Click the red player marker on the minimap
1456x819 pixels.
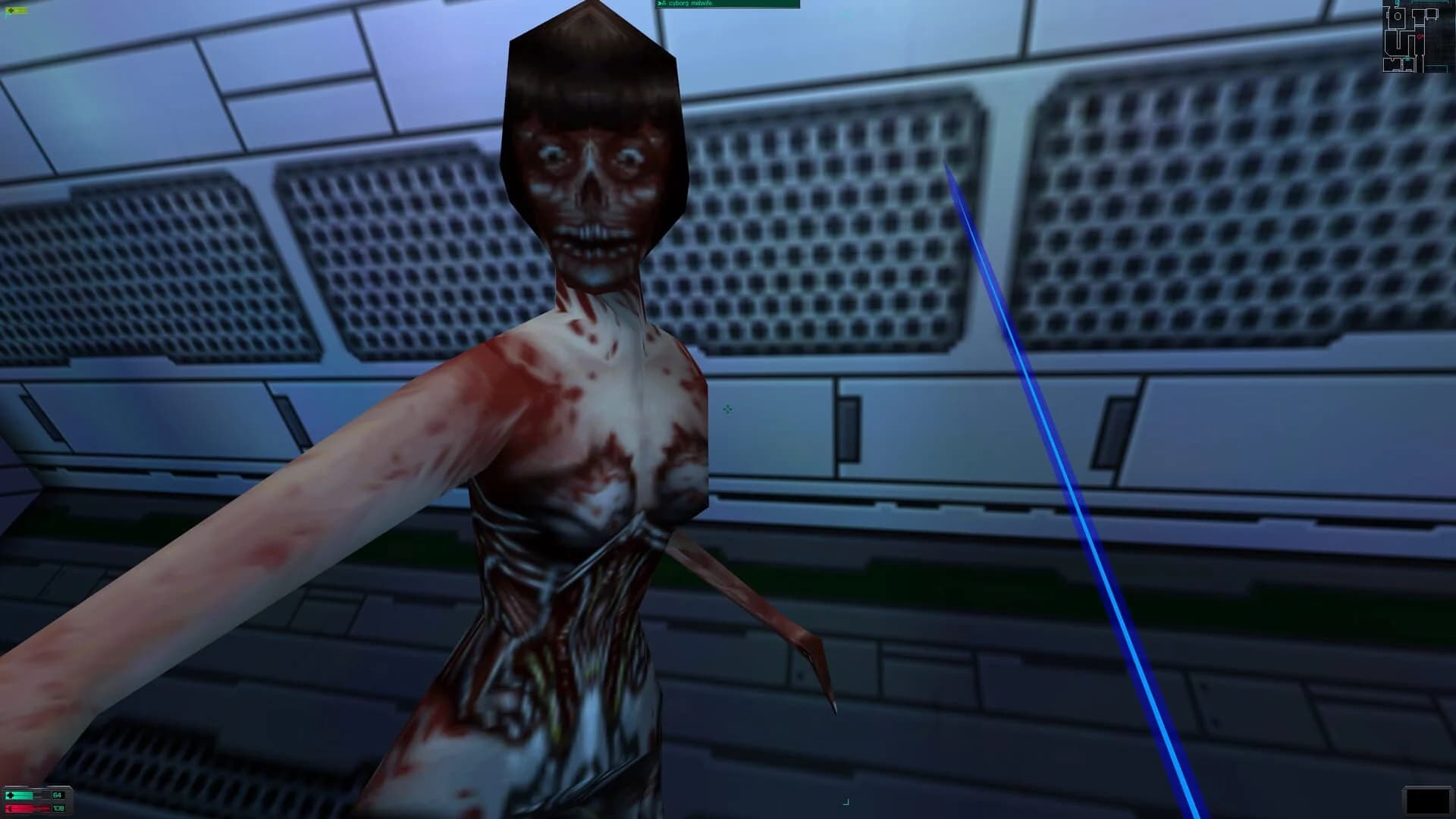pos(1420,36)
